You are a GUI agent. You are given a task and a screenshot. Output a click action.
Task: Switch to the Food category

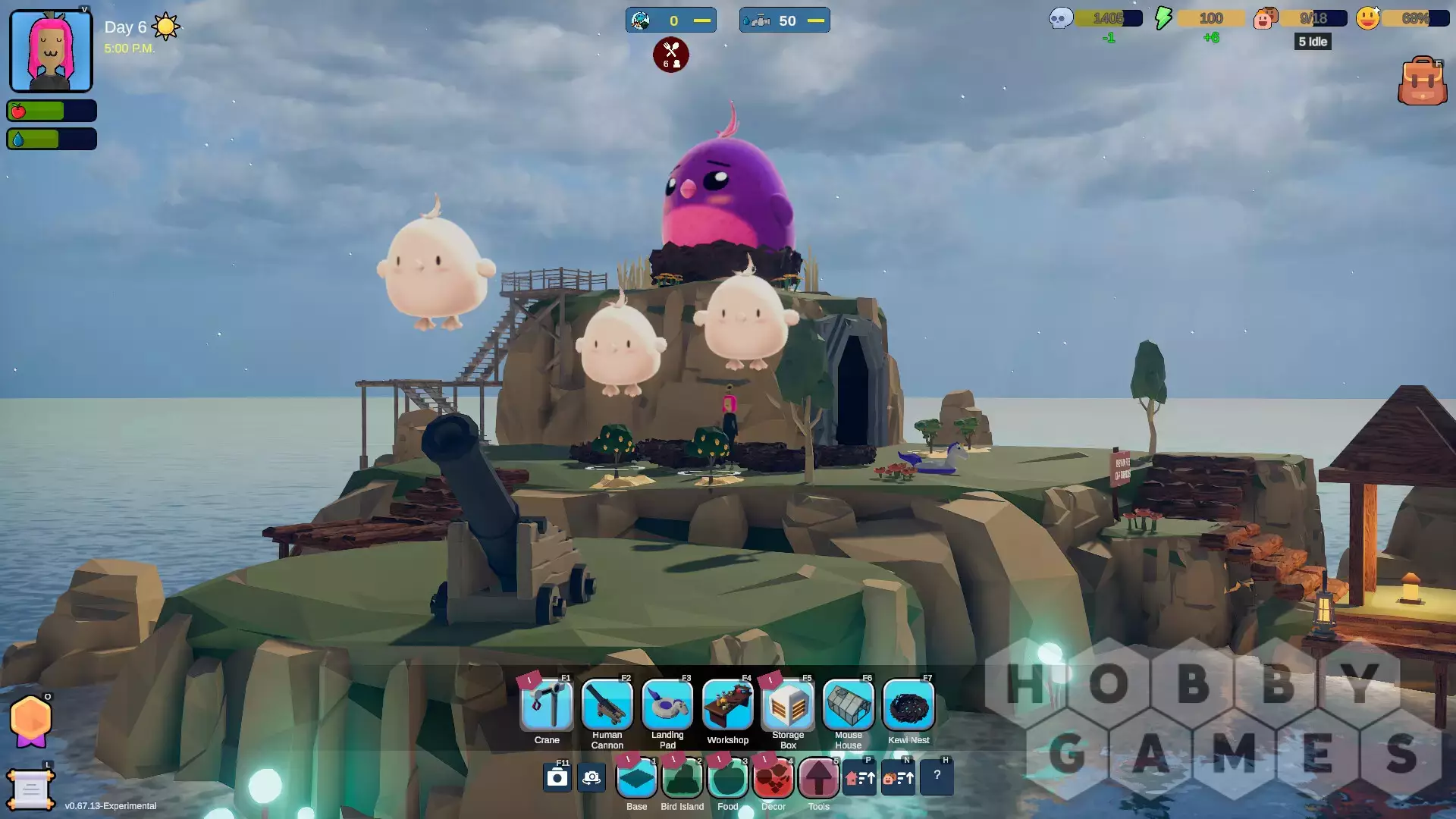point(728,778)
